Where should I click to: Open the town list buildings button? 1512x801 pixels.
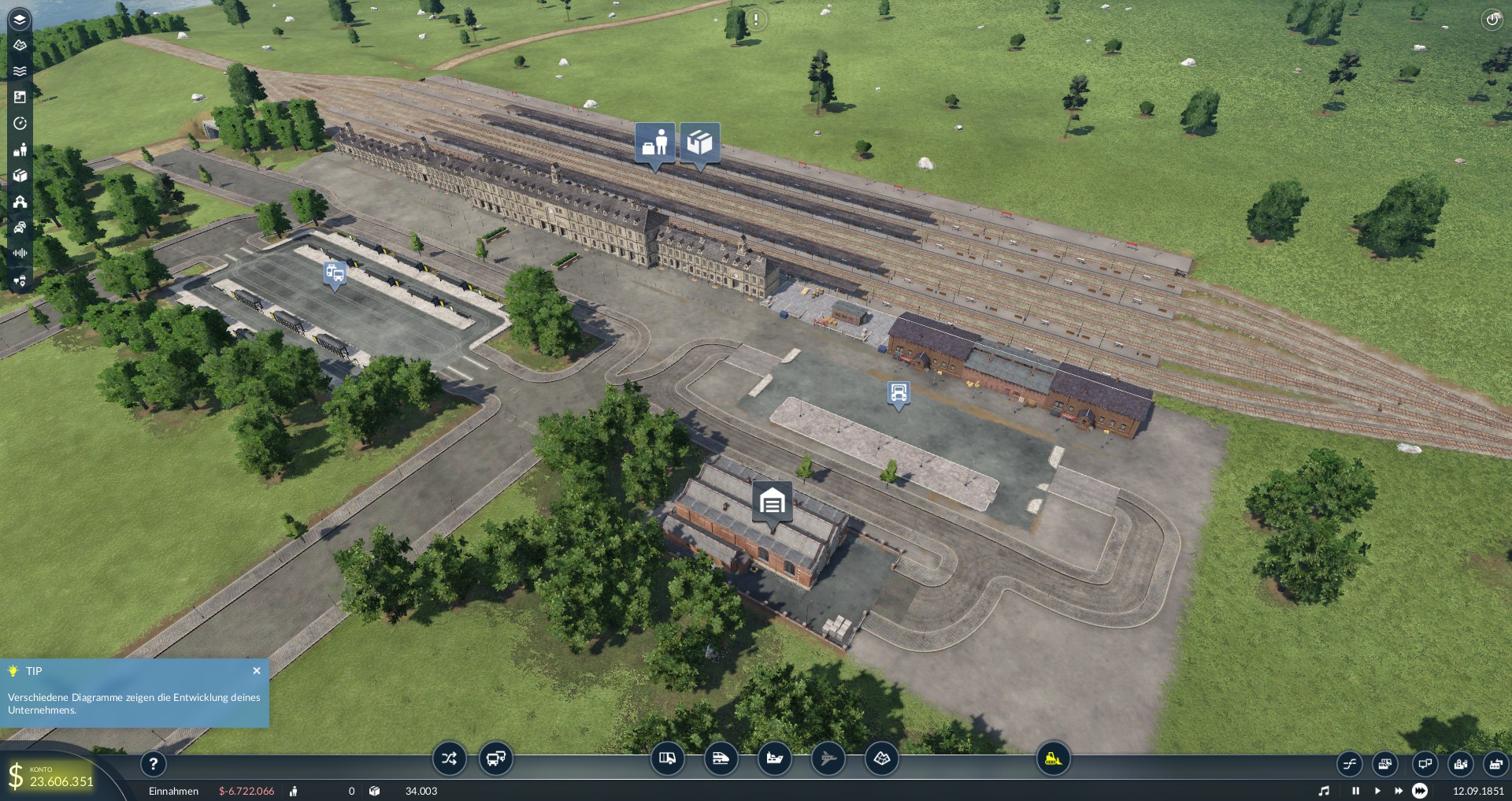[x=1461, y=764]
